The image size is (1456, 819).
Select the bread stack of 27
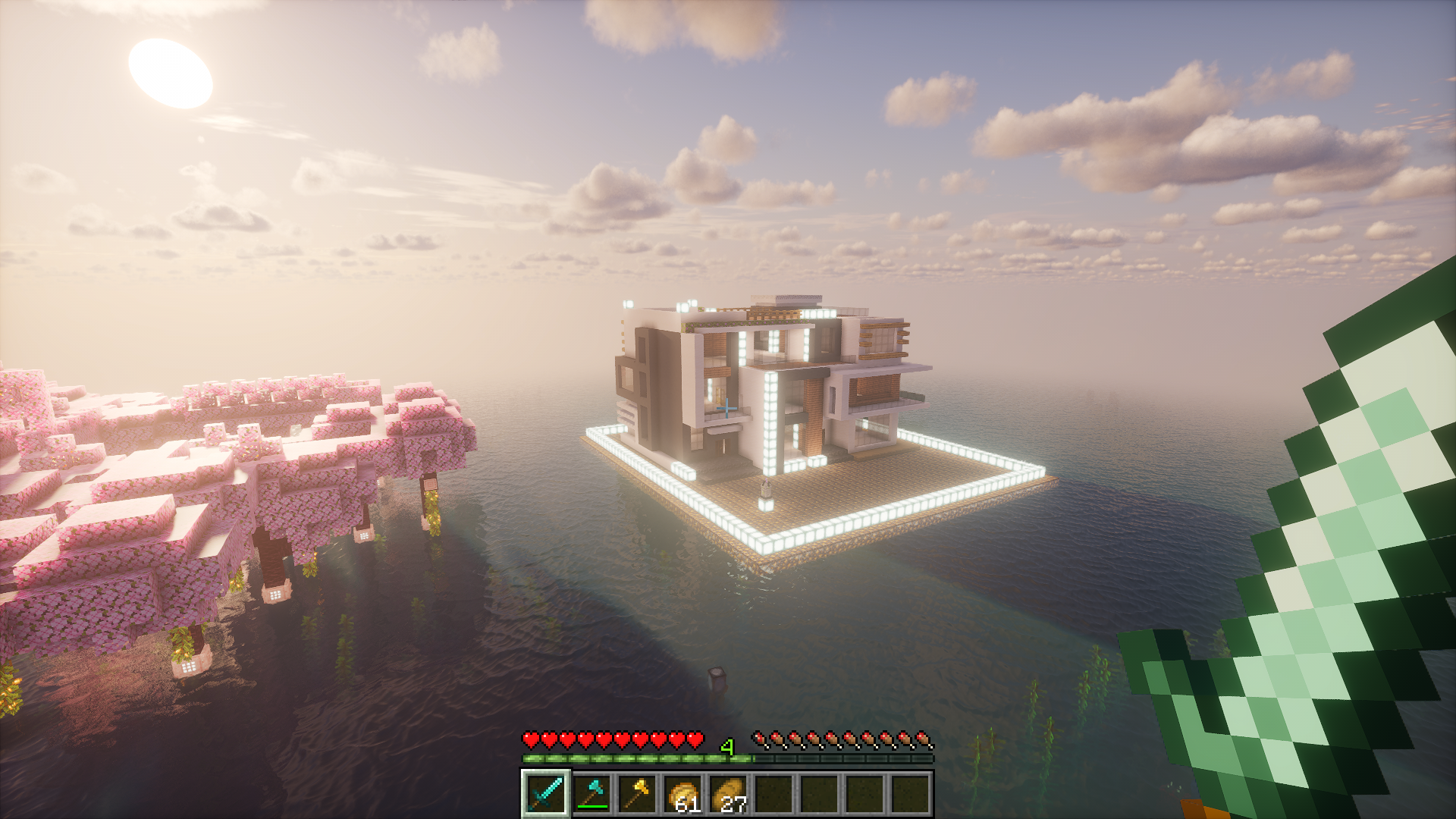tap(728, 793)
